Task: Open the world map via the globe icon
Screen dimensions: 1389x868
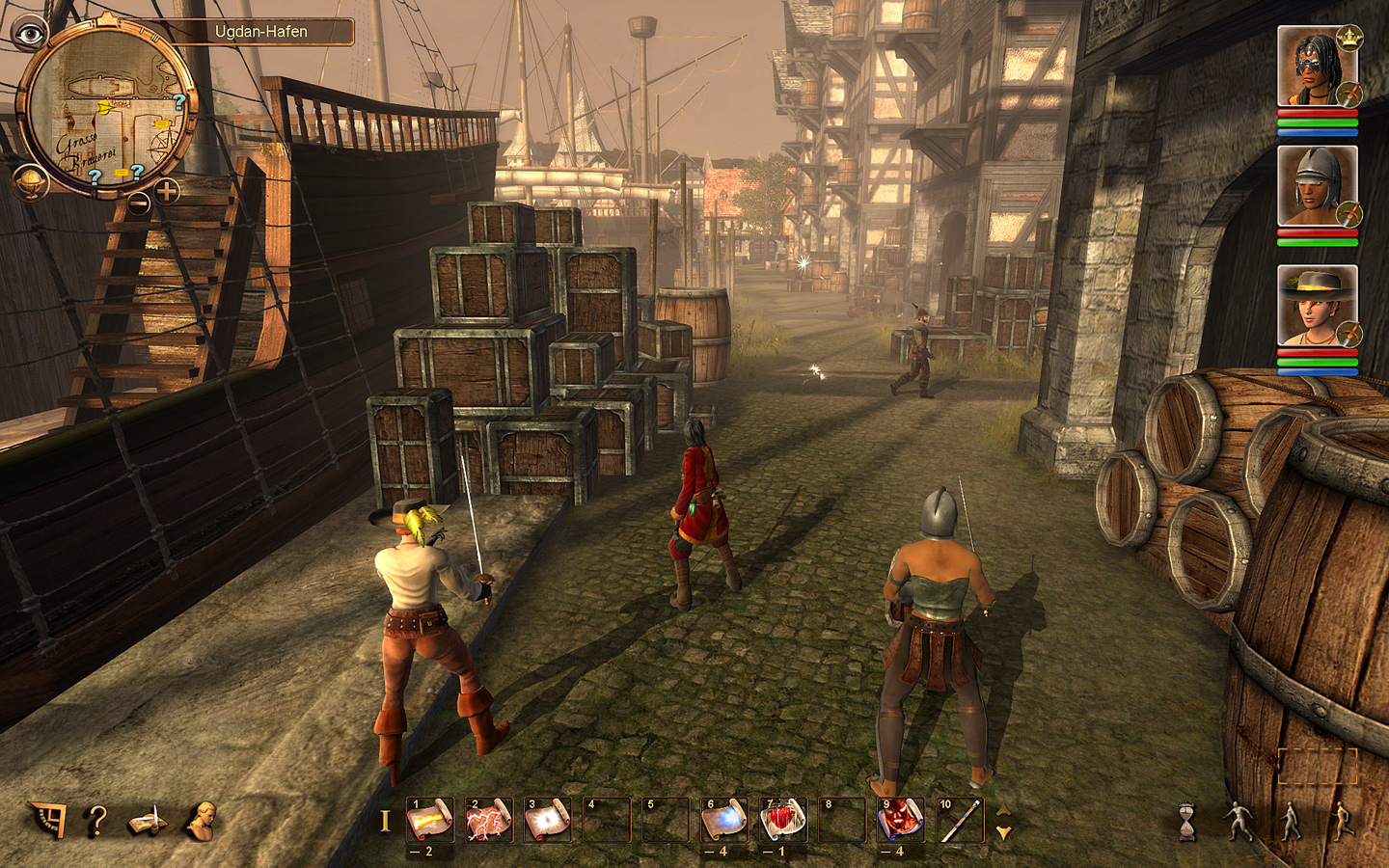Action: click(29, 181)
